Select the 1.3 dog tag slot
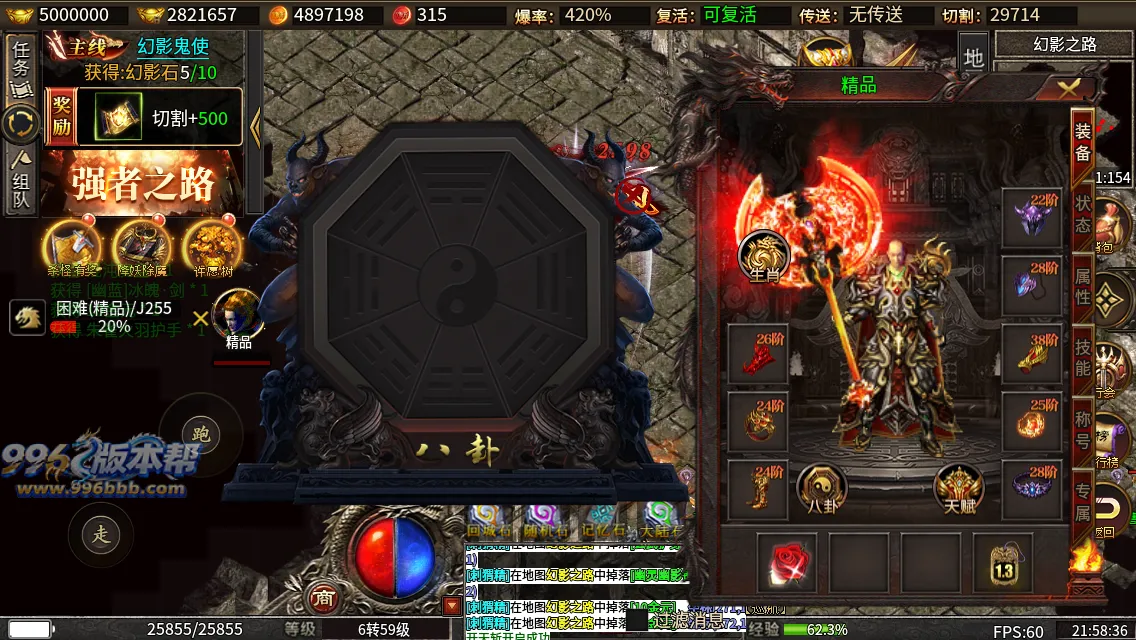Viewport: 1136px width, 640px height. tap(1003, 562)
